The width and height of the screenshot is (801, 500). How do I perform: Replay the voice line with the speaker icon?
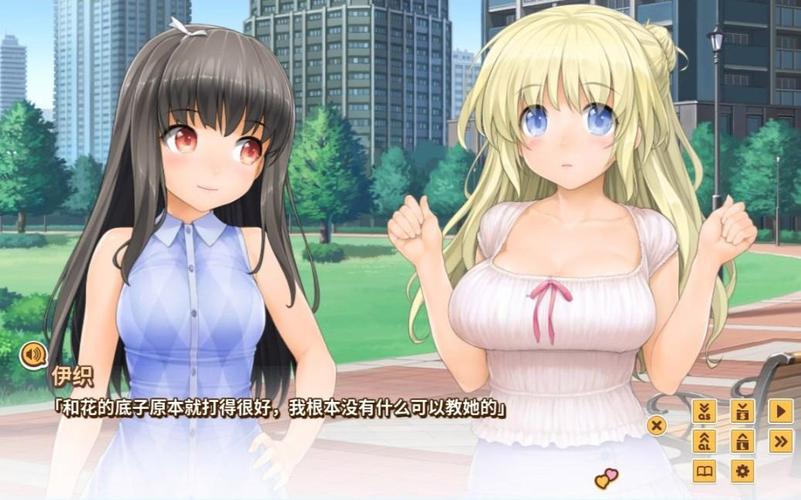coord(32,354)
